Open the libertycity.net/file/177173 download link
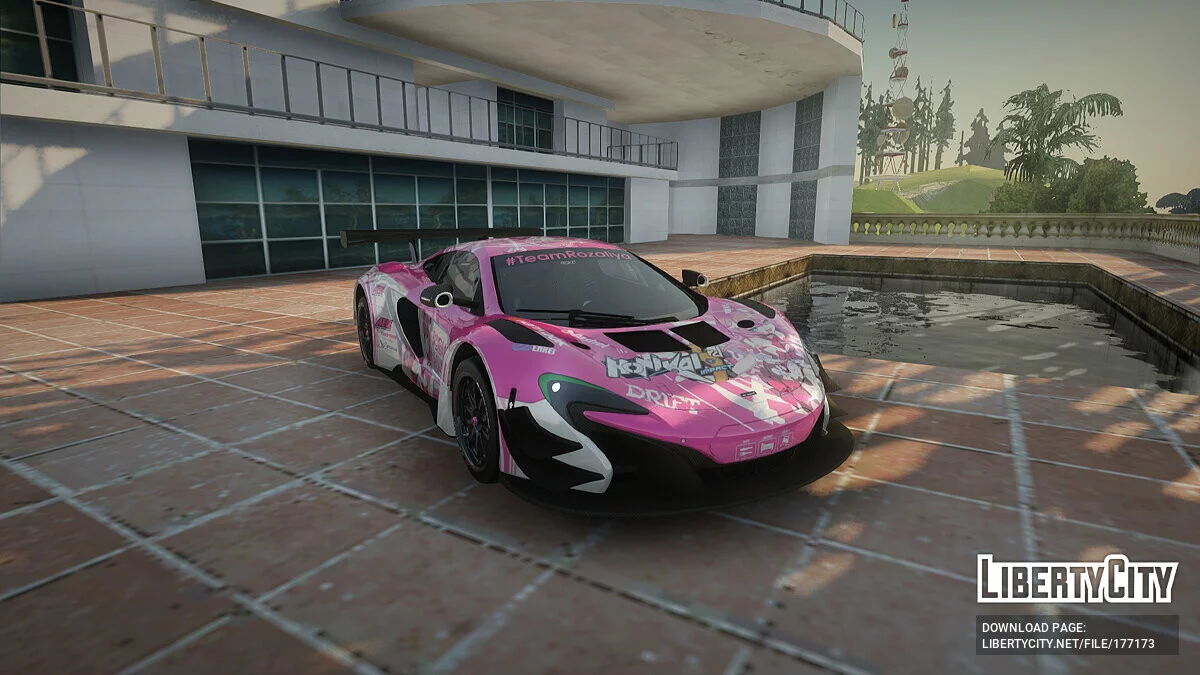Viewport: 1200px width, 675px height. (x=1068, y=644)
